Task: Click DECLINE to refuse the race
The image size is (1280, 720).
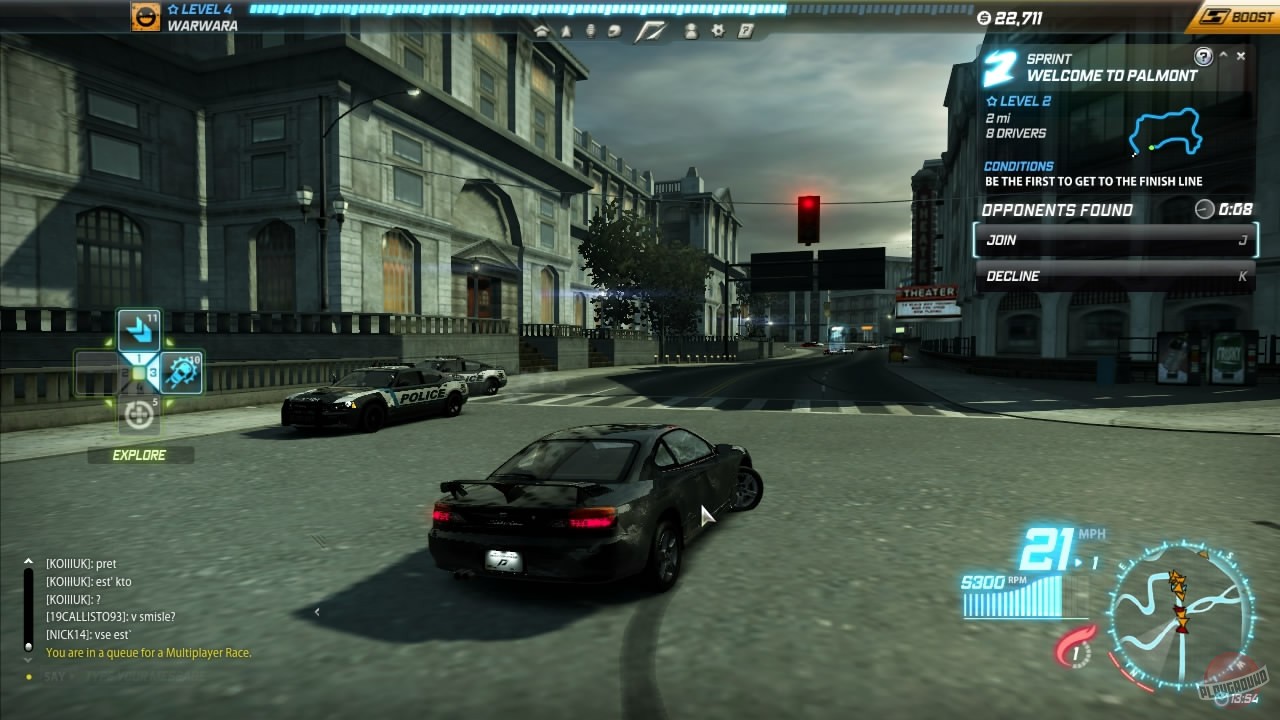Action: [1113, 276]
